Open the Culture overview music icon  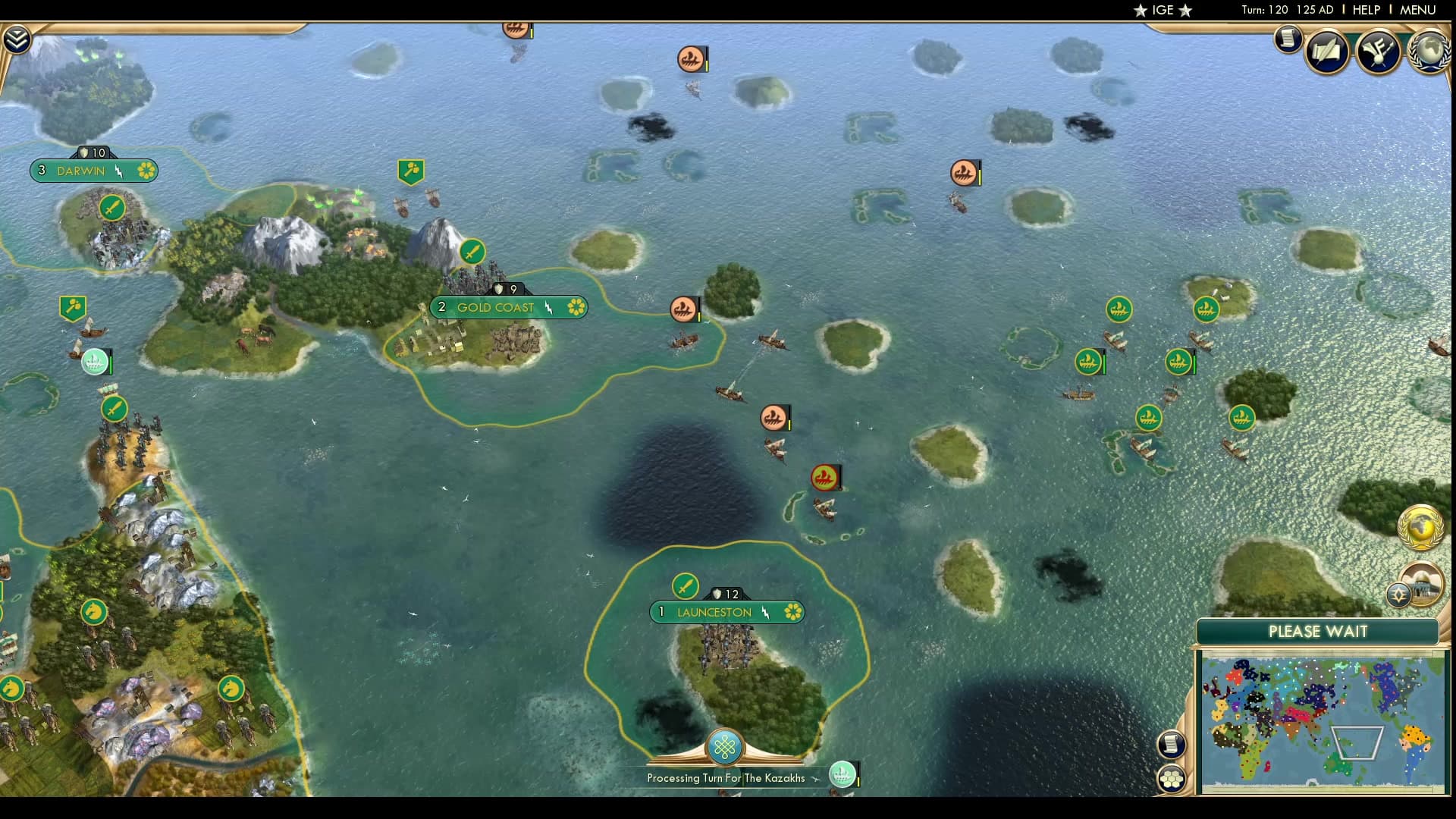click(x=1380, y=52)
